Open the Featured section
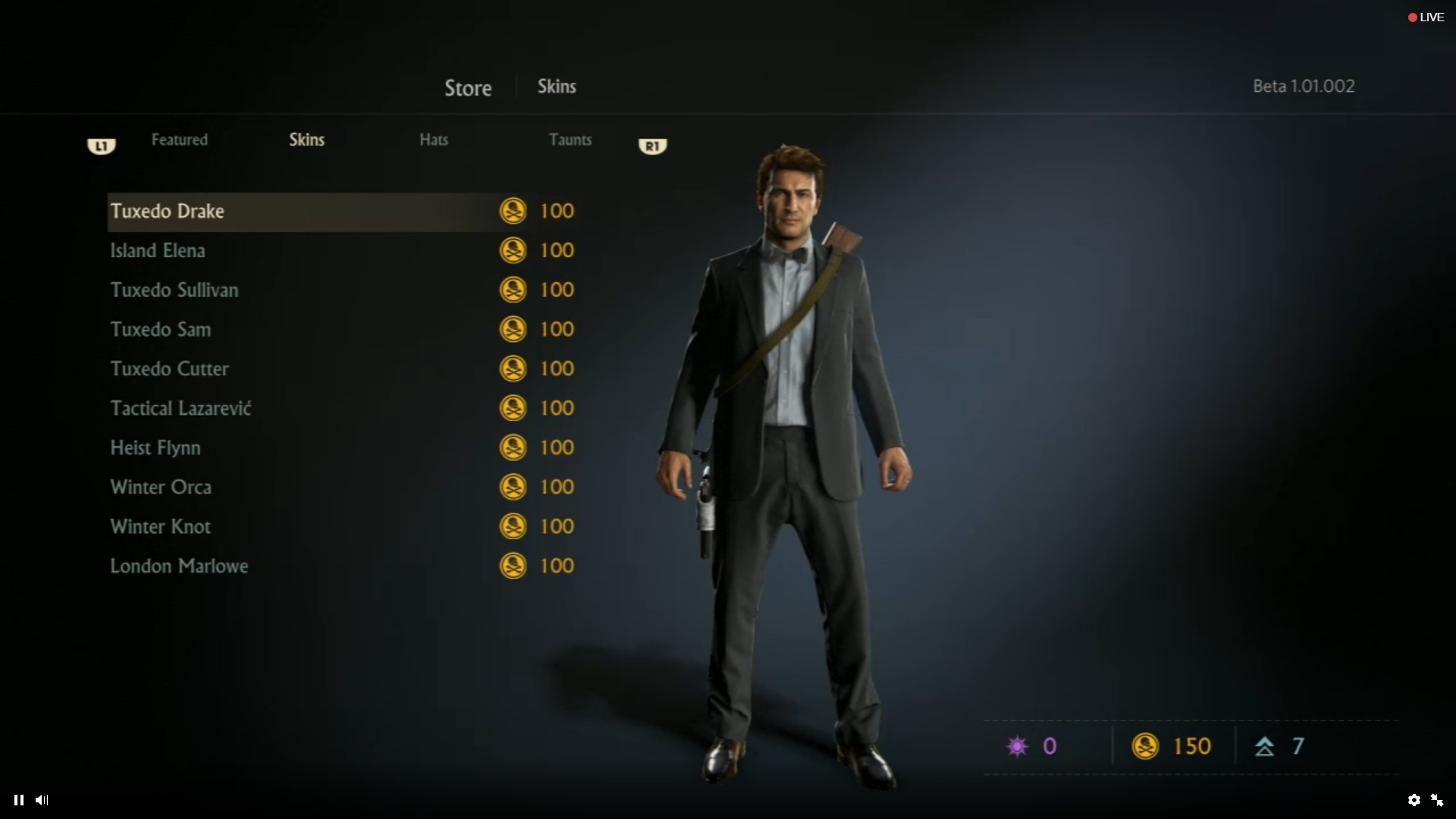Viewport: 1456px width, 819px height. point(179,140)
